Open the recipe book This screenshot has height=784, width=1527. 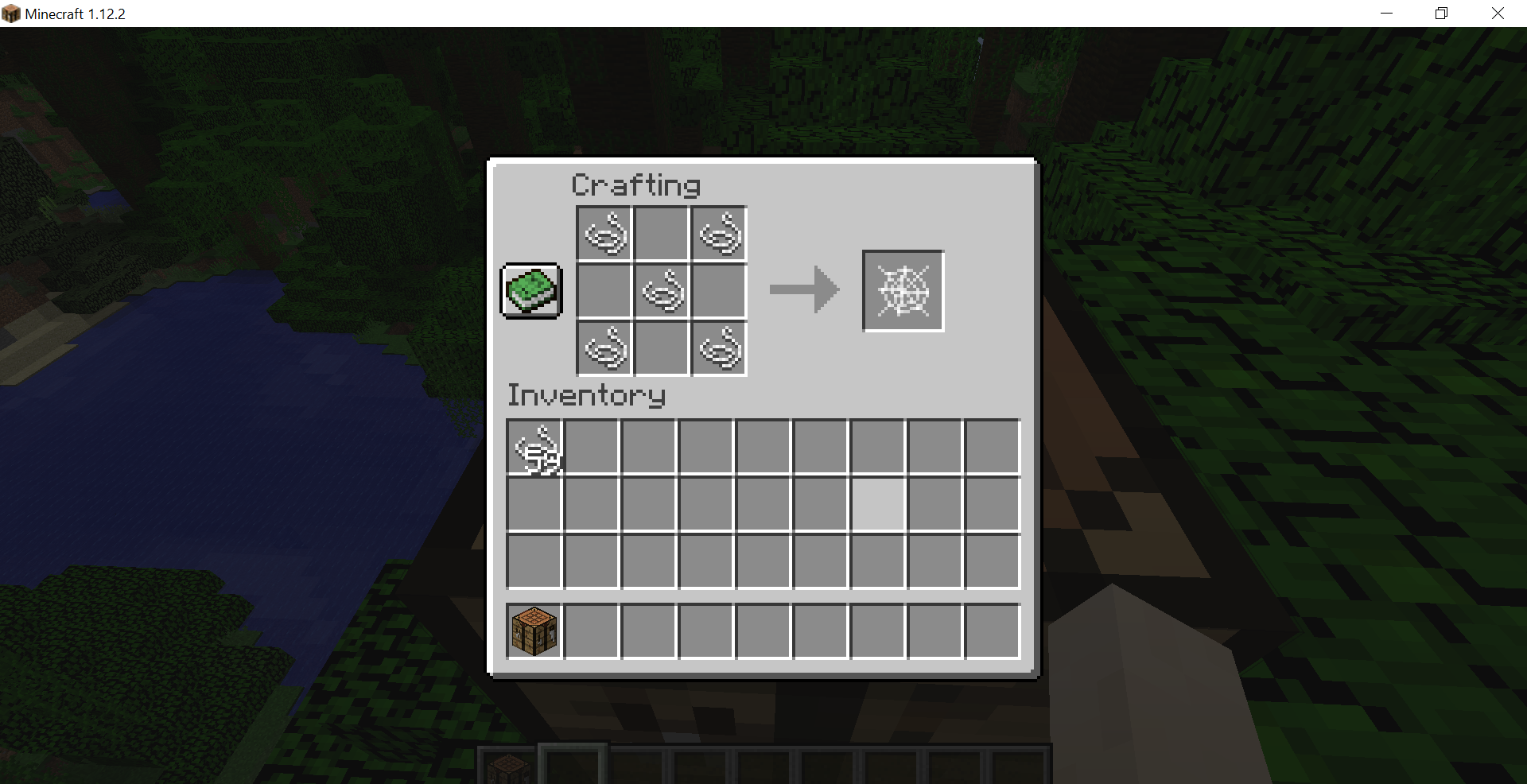530,290
